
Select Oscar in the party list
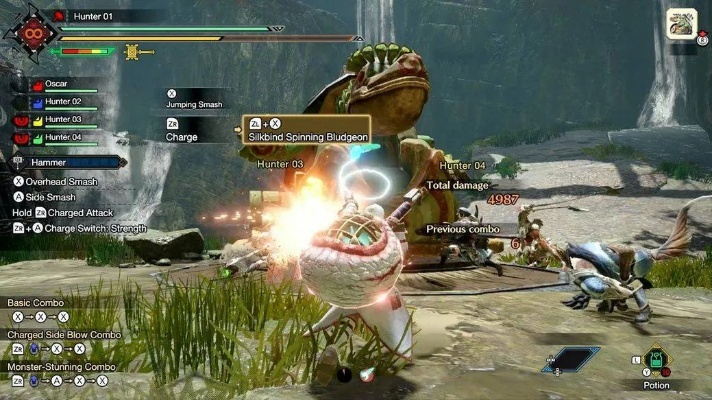[x=56, y=84]
